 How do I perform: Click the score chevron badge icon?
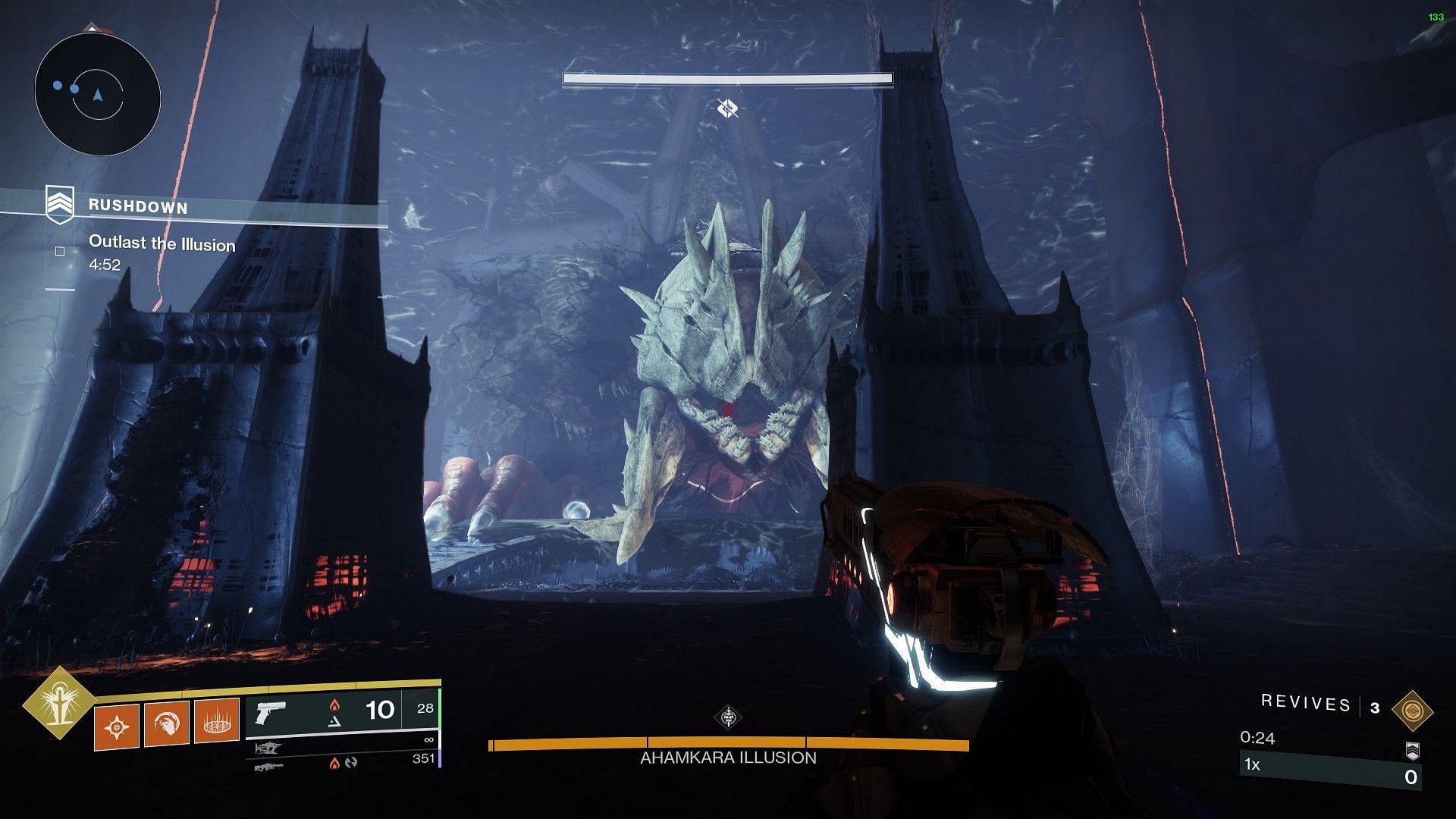[x=1411, y=751]
